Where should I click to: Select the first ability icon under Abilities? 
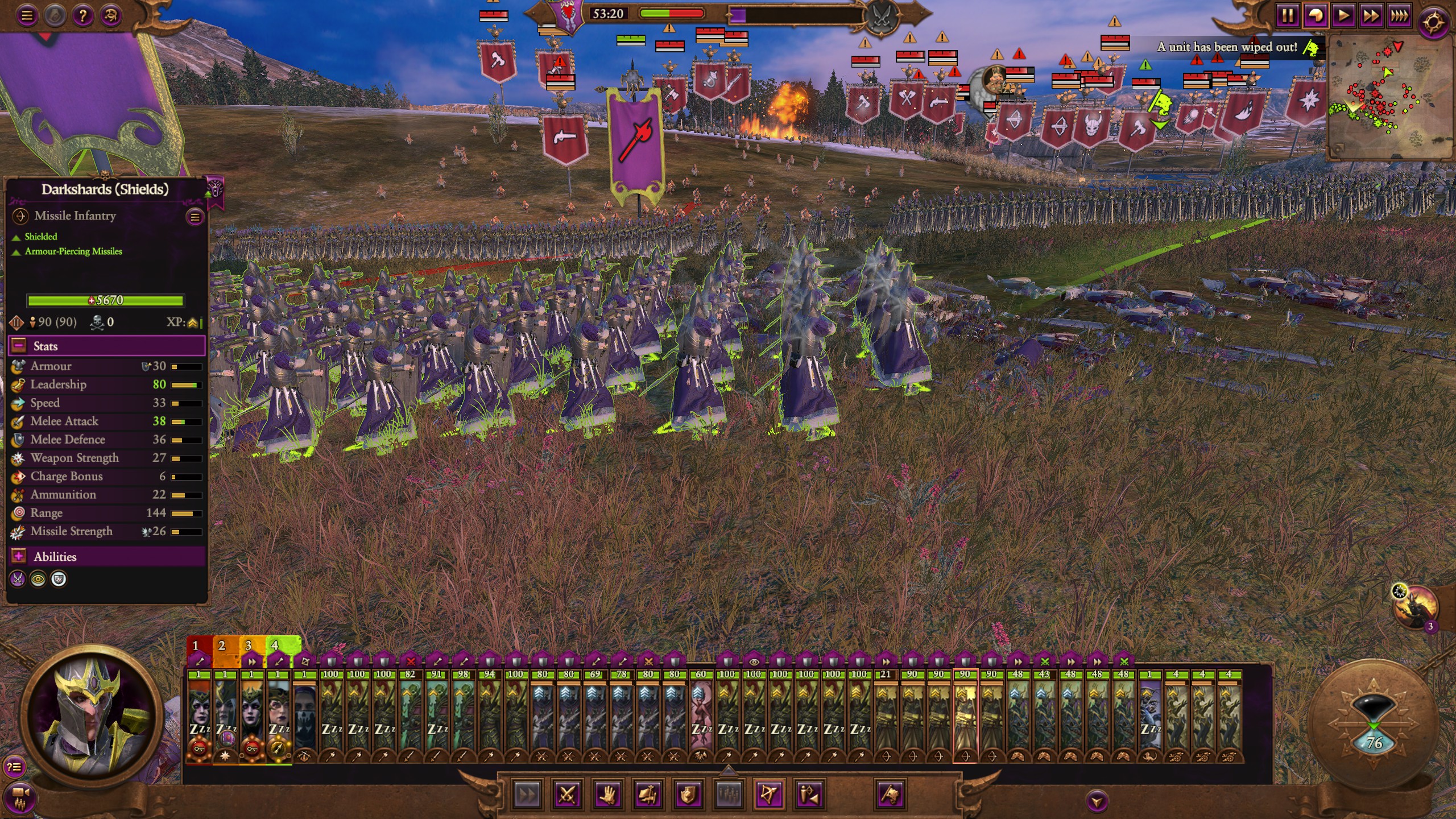[17, 580]
